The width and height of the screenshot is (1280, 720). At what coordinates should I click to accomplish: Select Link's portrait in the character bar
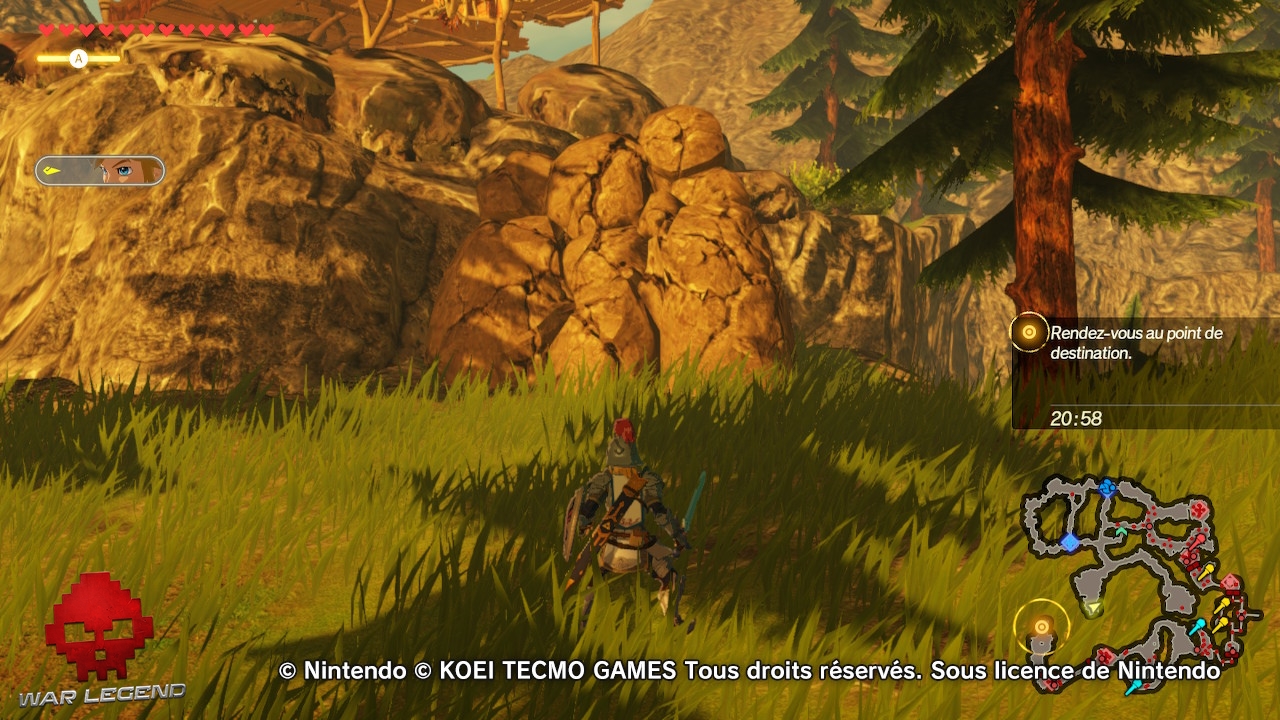click(125, 170)
